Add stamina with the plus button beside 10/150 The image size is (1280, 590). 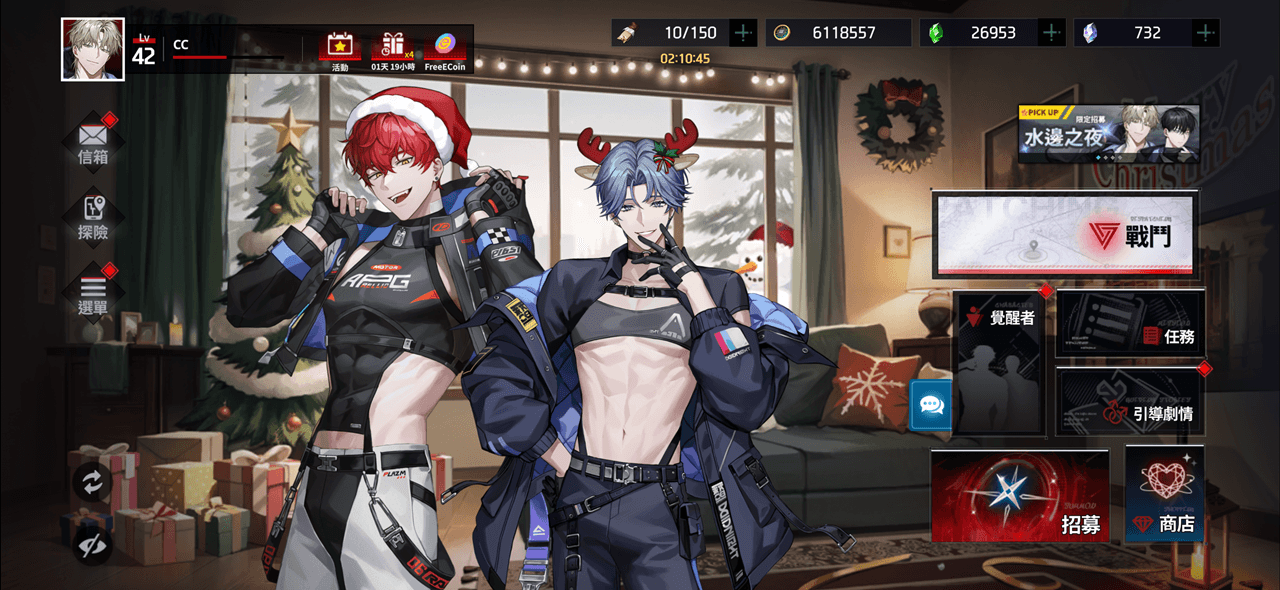(x=743, y=33)
